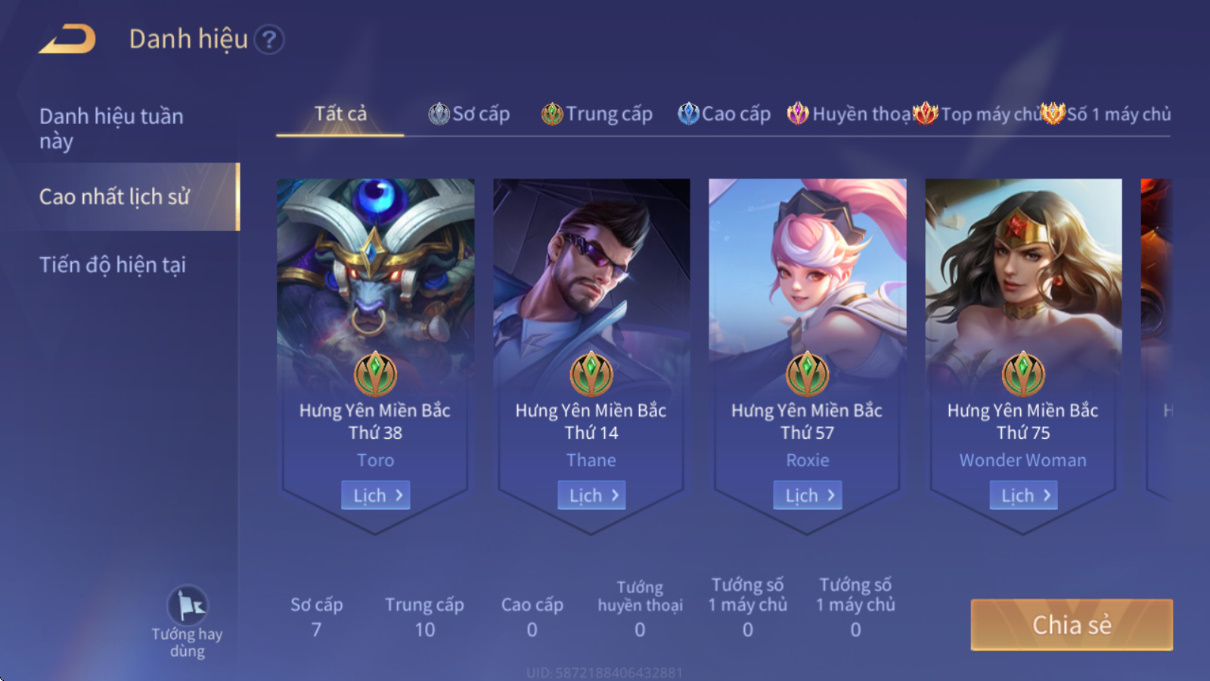Select the Toro hero card portrait
This screenshot has height=681, width=1210.
(376, 270)
